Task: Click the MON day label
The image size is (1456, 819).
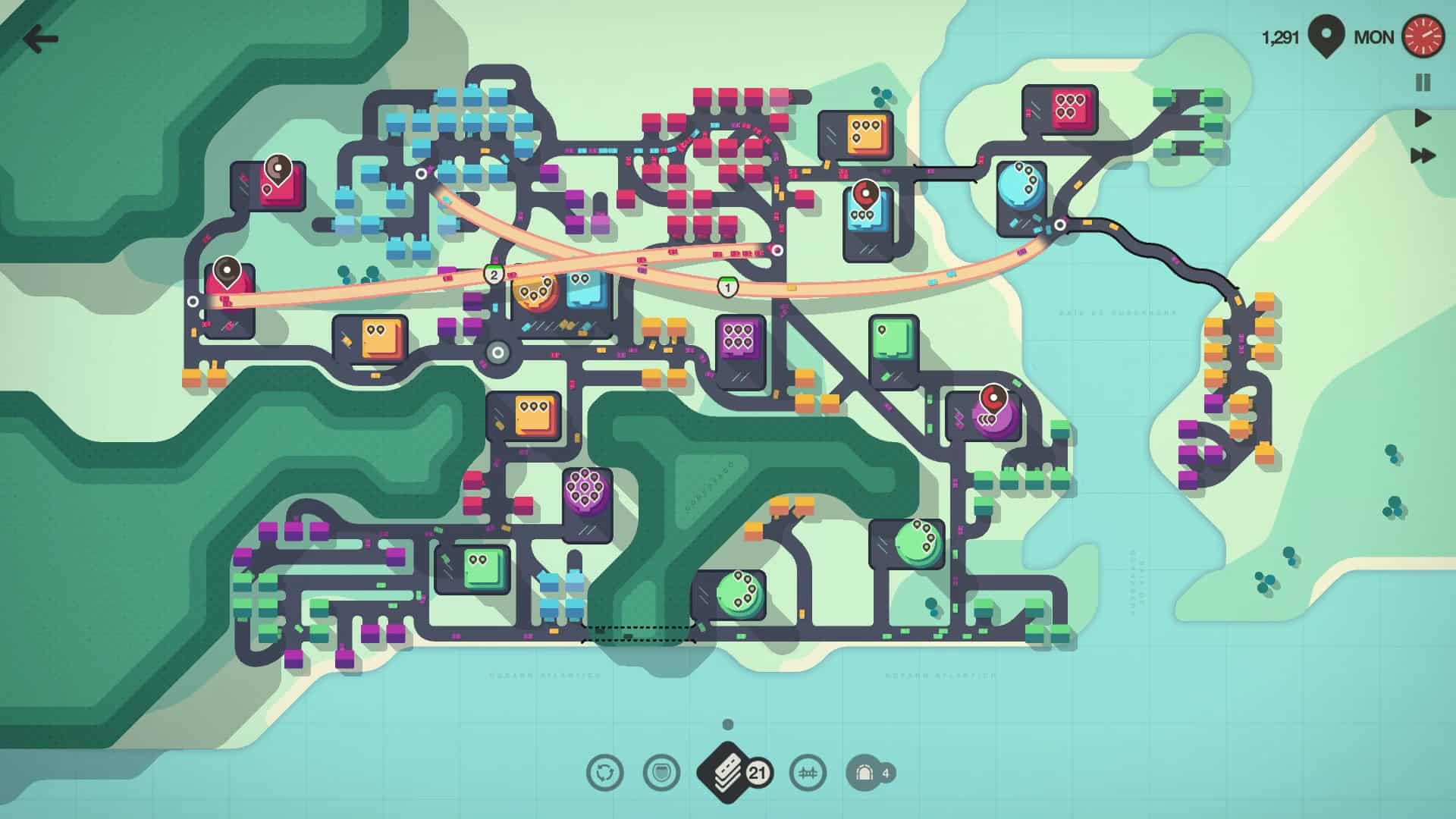Action: pyautogui.click(x=1373, y=36)
